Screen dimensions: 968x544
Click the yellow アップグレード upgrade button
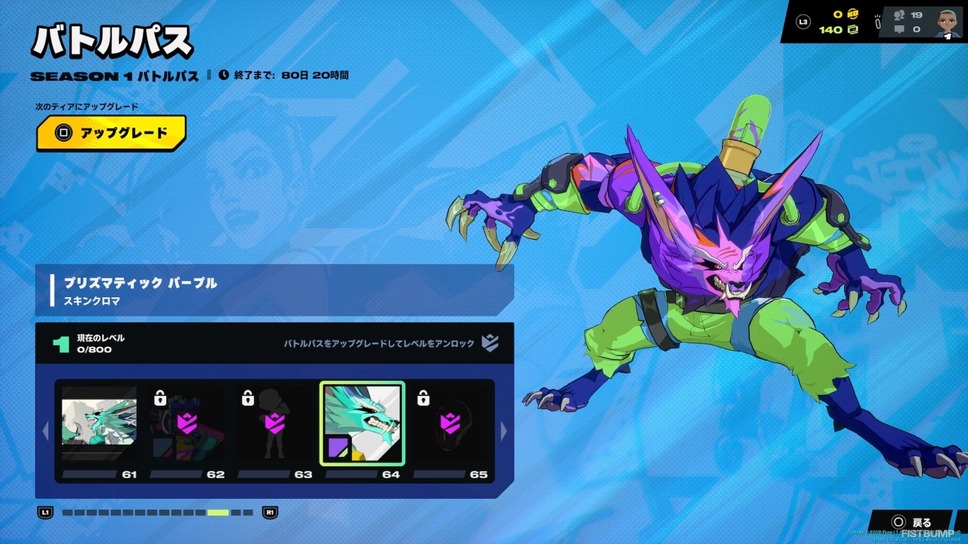pyautogui.click(x=111, y=133)
